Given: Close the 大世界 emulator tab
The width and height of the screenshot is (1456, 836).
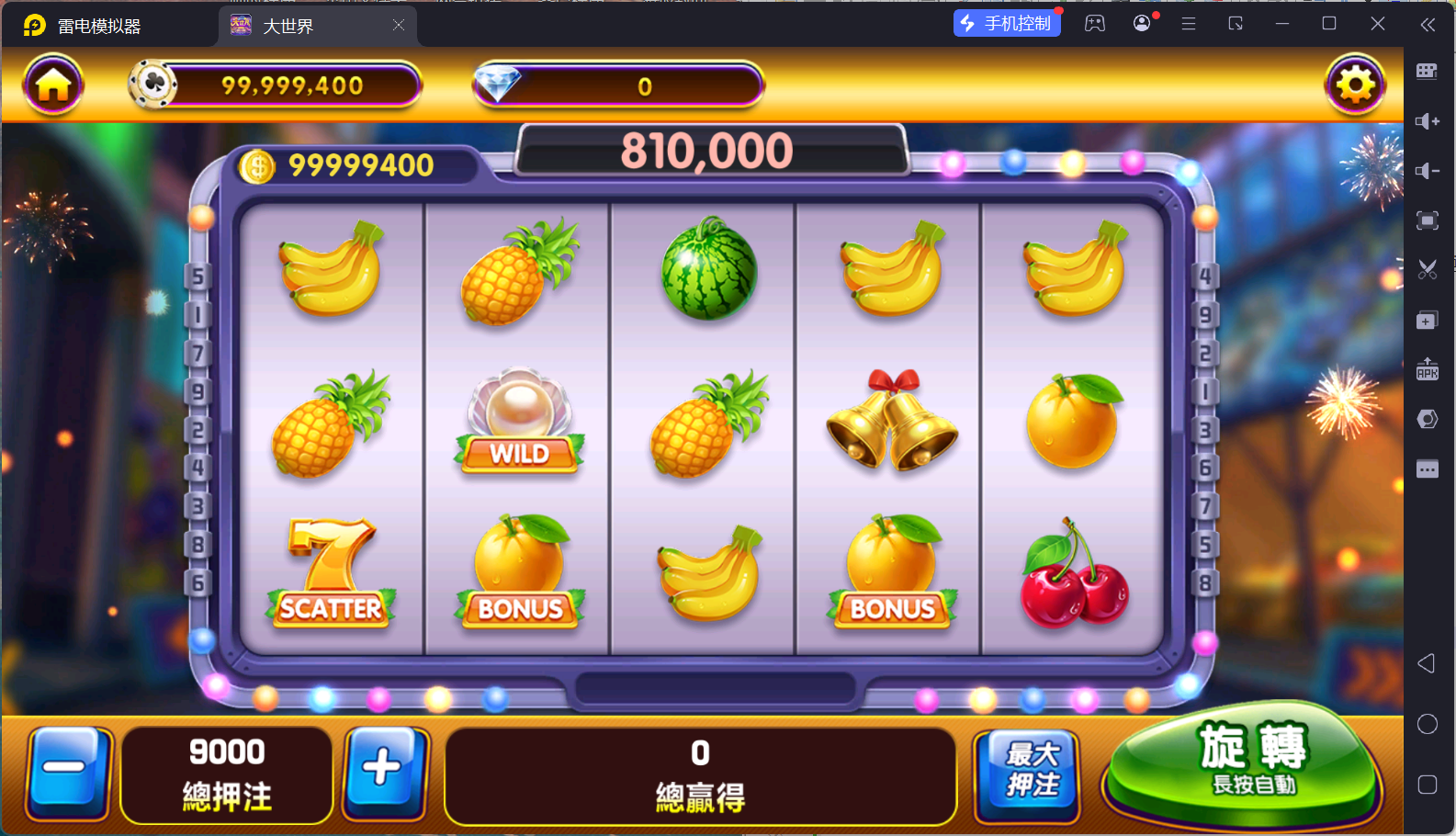Looking at the screenshot, I should 399,26.
